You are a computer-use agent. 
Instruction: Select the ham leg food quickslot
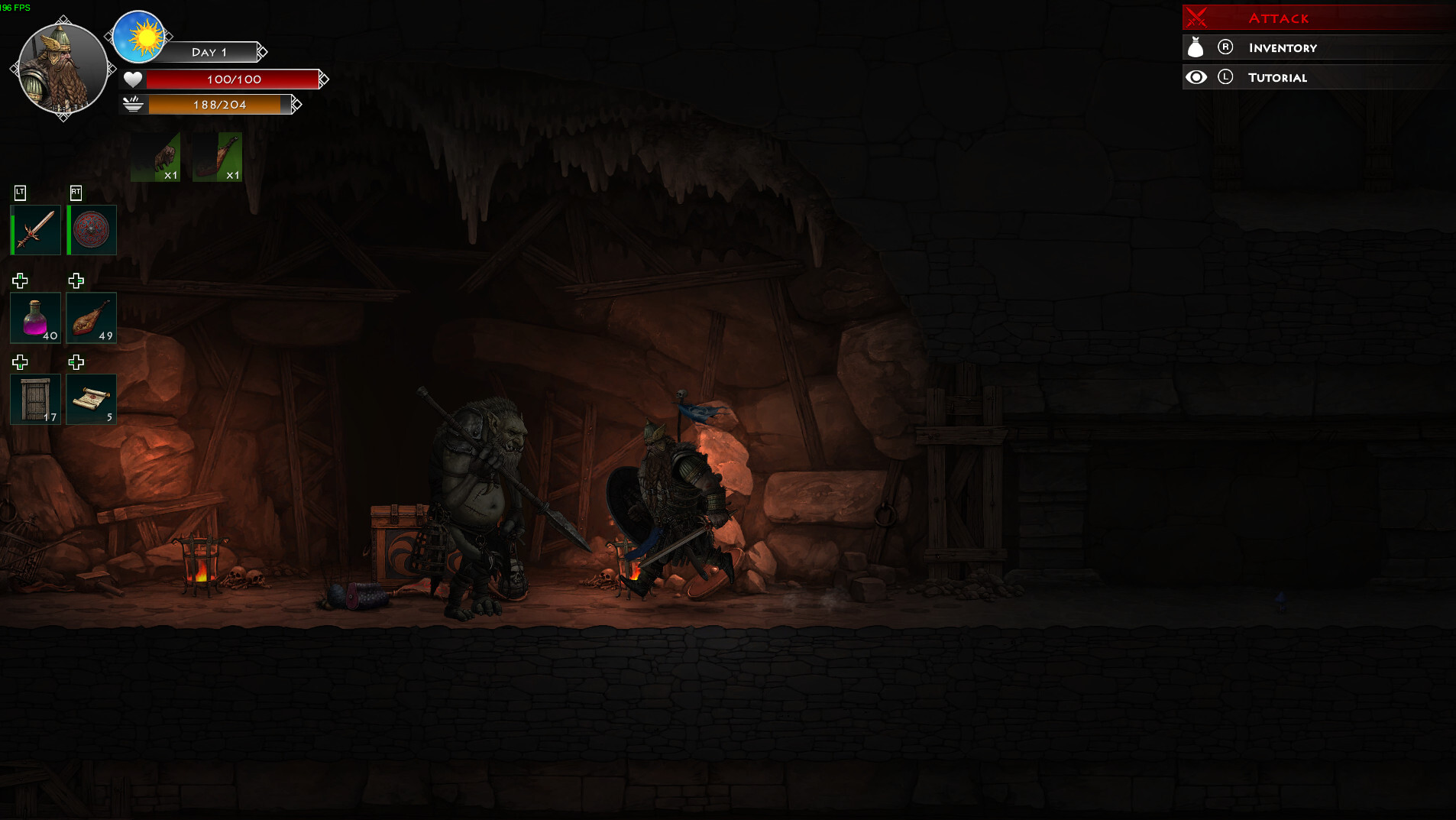click(91, 318)
